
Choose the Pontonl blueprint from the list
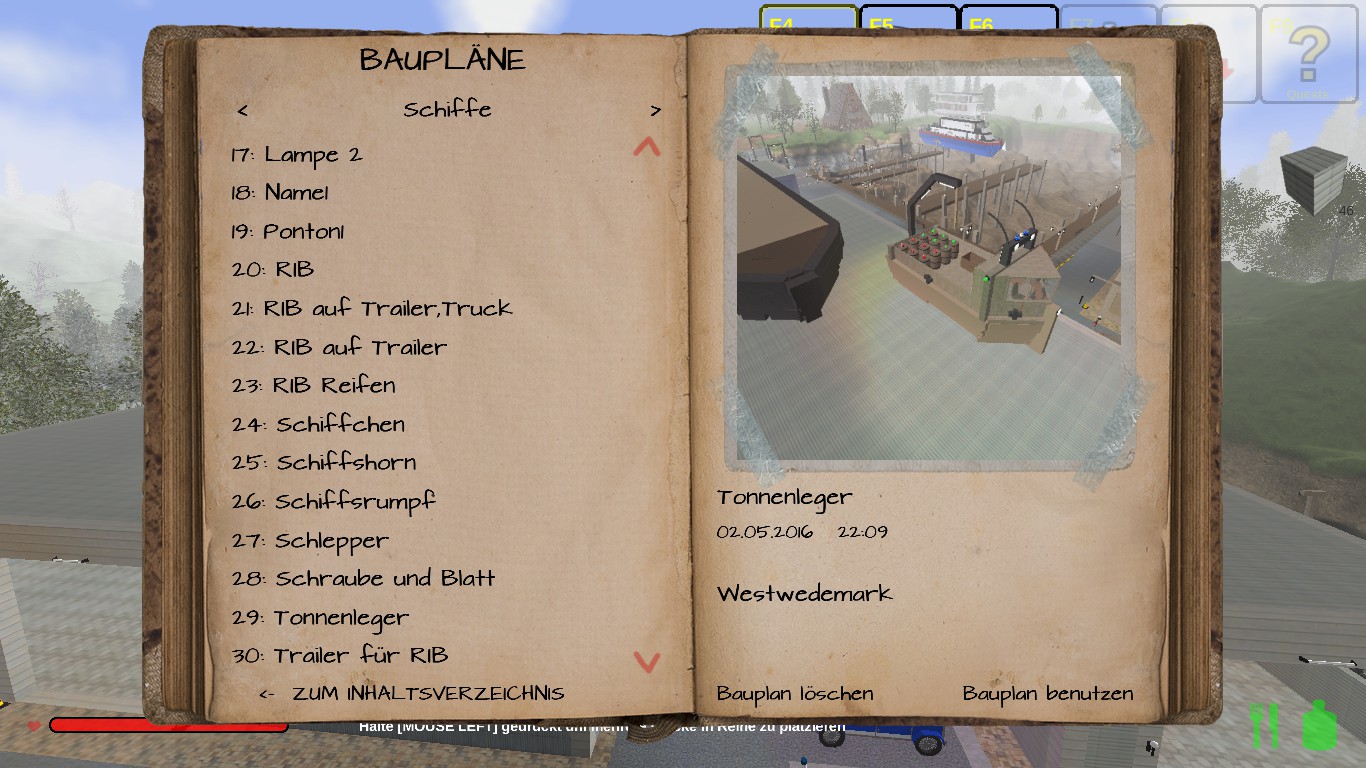pyautogui.click(x=288, y=232)
